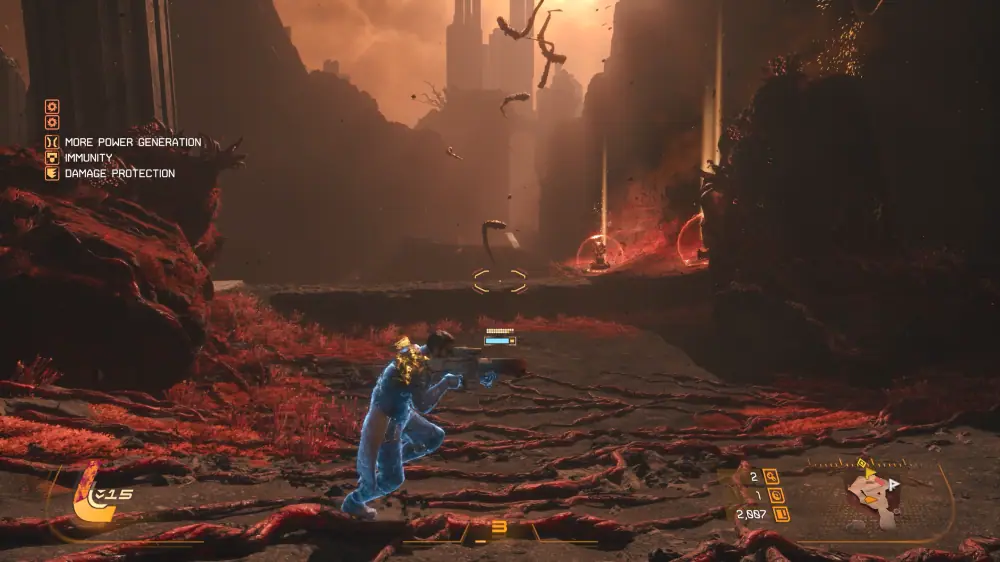Choose the Damage Protection buff icon
The height and width of the screenshot is (562, 1000).
[x=52, y=173]
